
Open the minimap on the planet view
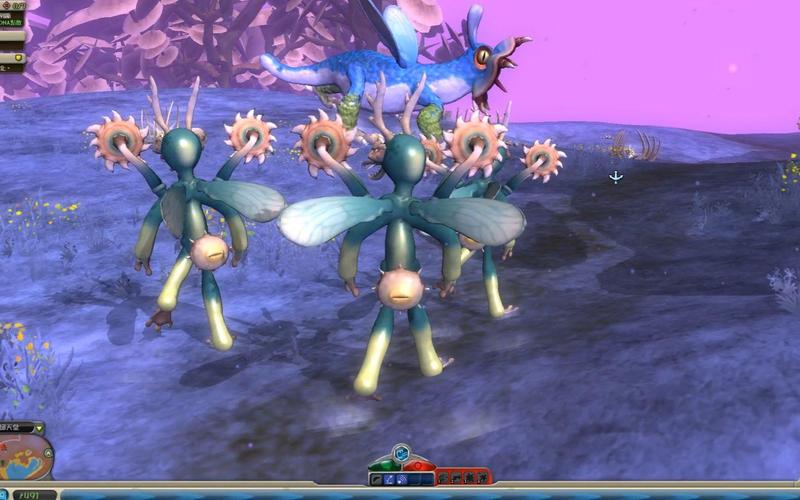click(24, 459)
